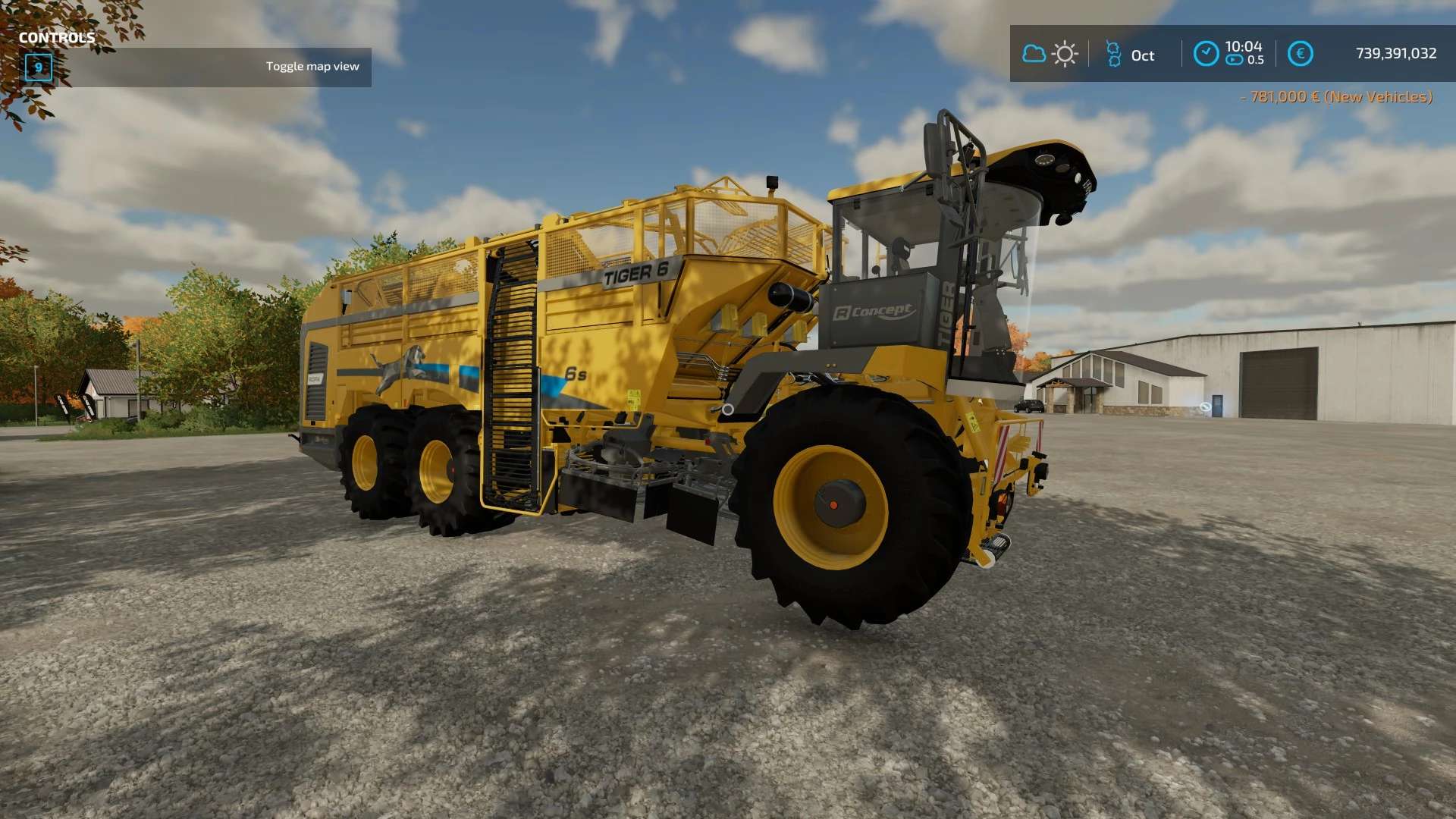
Task: Select the euro money icon
Action: pyautogui.click(x=1300, y=54)
